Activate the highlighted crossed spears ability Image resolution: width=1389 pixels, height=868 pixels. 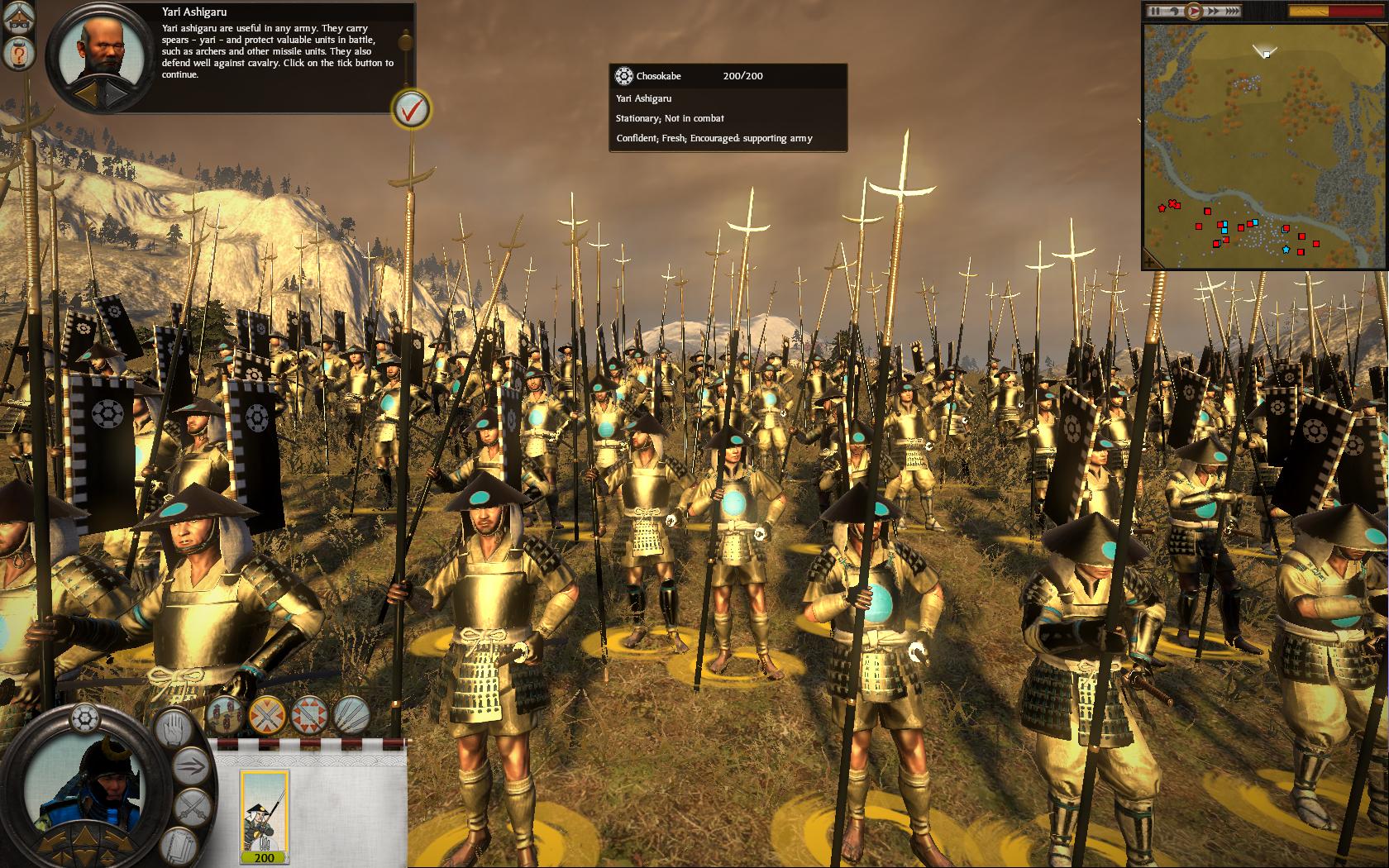click(267, 714)
